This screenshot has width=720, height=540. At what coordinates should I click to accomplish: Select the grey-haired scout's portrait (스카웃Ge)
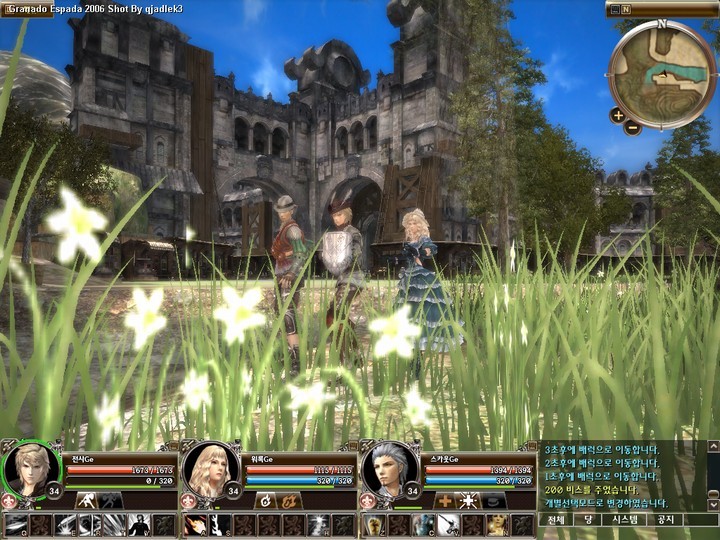pyautogui.click(x=388, y=470)
